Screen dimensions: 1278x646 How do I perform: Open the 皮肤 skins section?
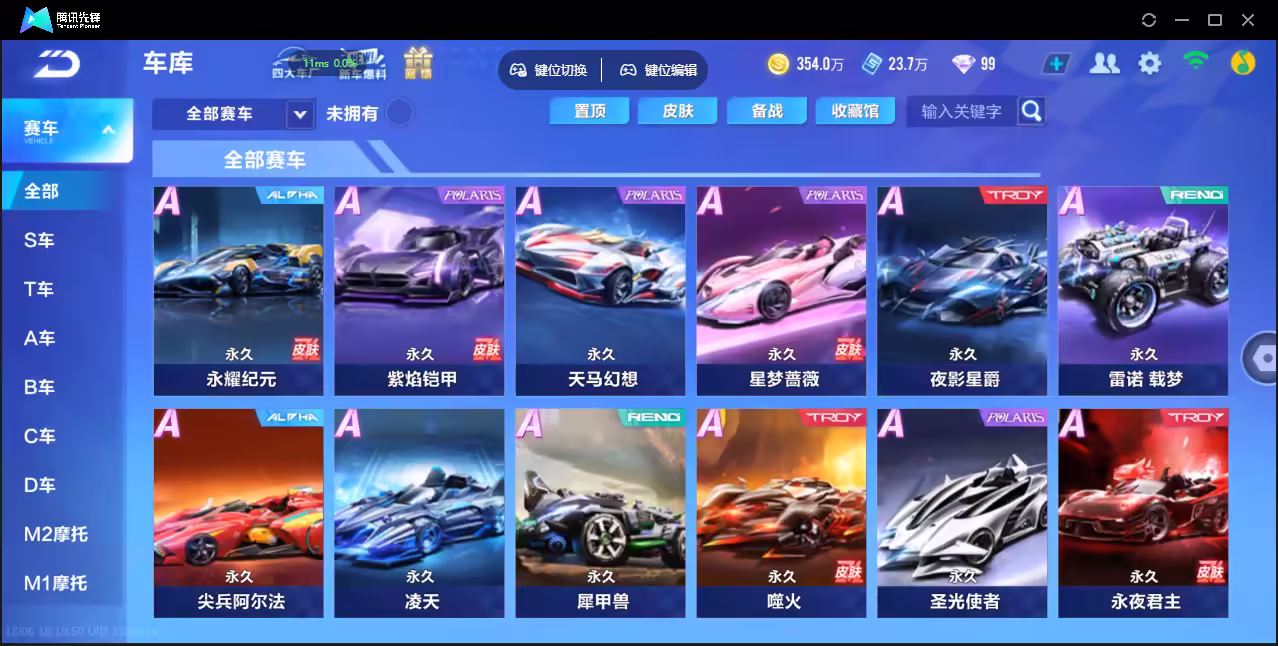(678, 111)
